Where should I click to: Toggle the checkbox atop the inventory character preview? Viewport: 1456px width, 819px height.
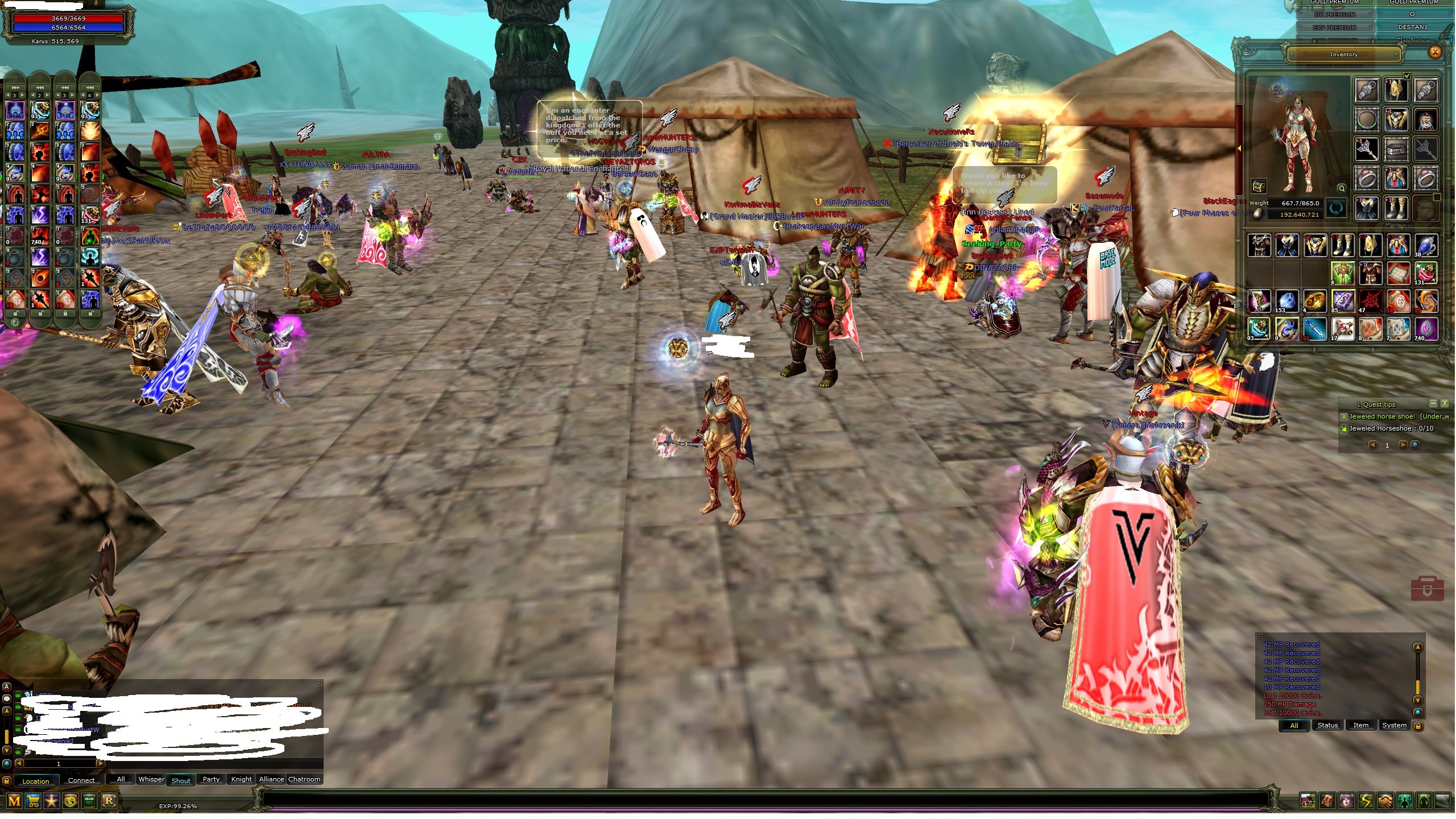pyautogui.click(x=1407, y=76)
